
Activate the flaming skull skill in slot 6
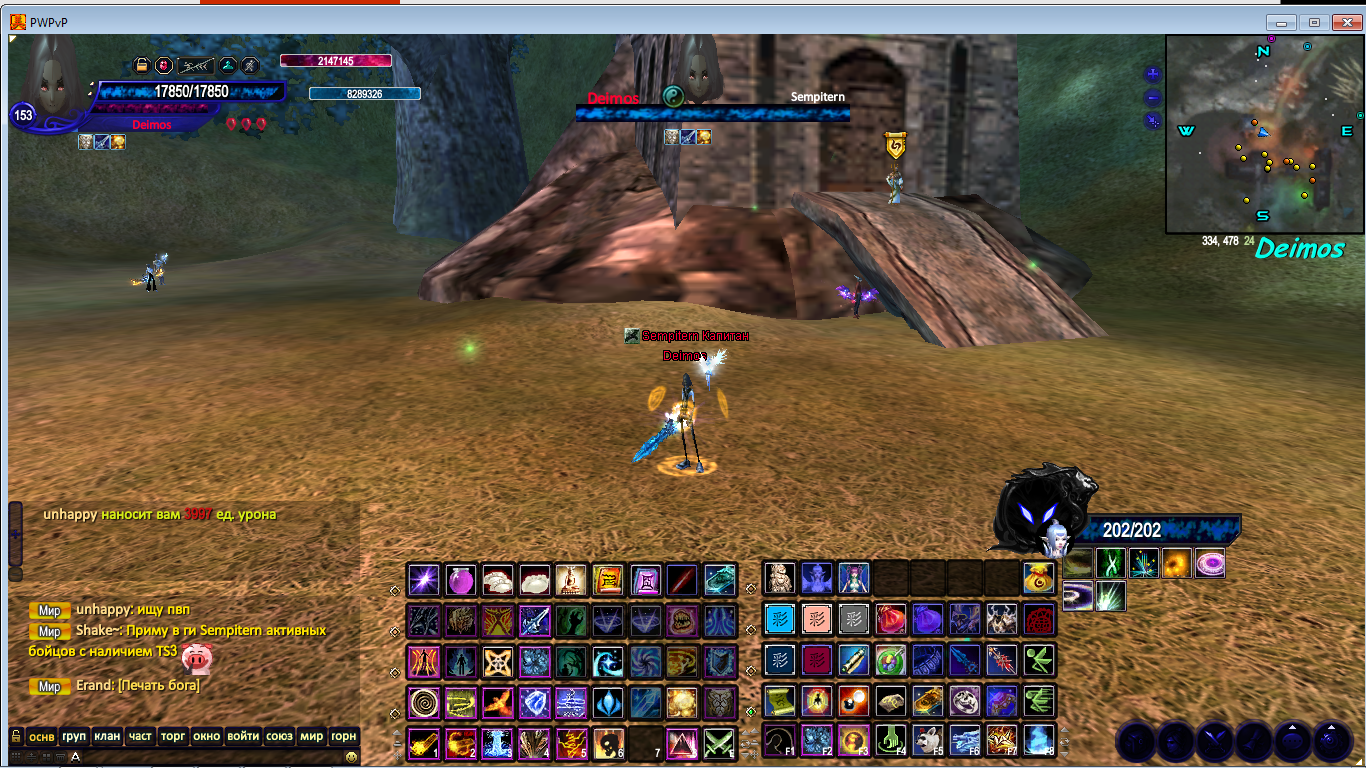click(x=608, y=743)
